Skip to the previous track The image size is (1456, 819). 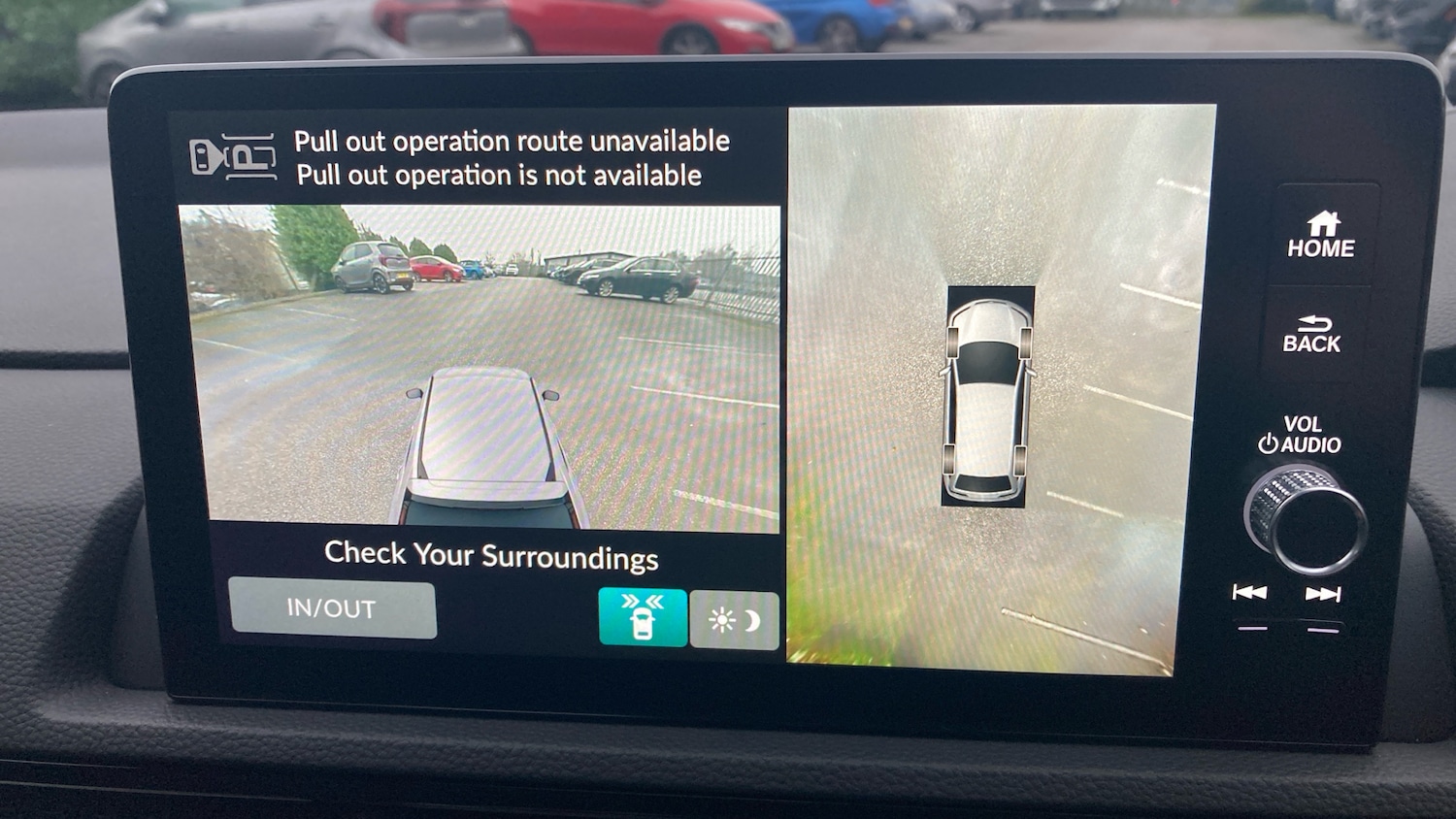pyautogui.click(x=1249, y=593)
